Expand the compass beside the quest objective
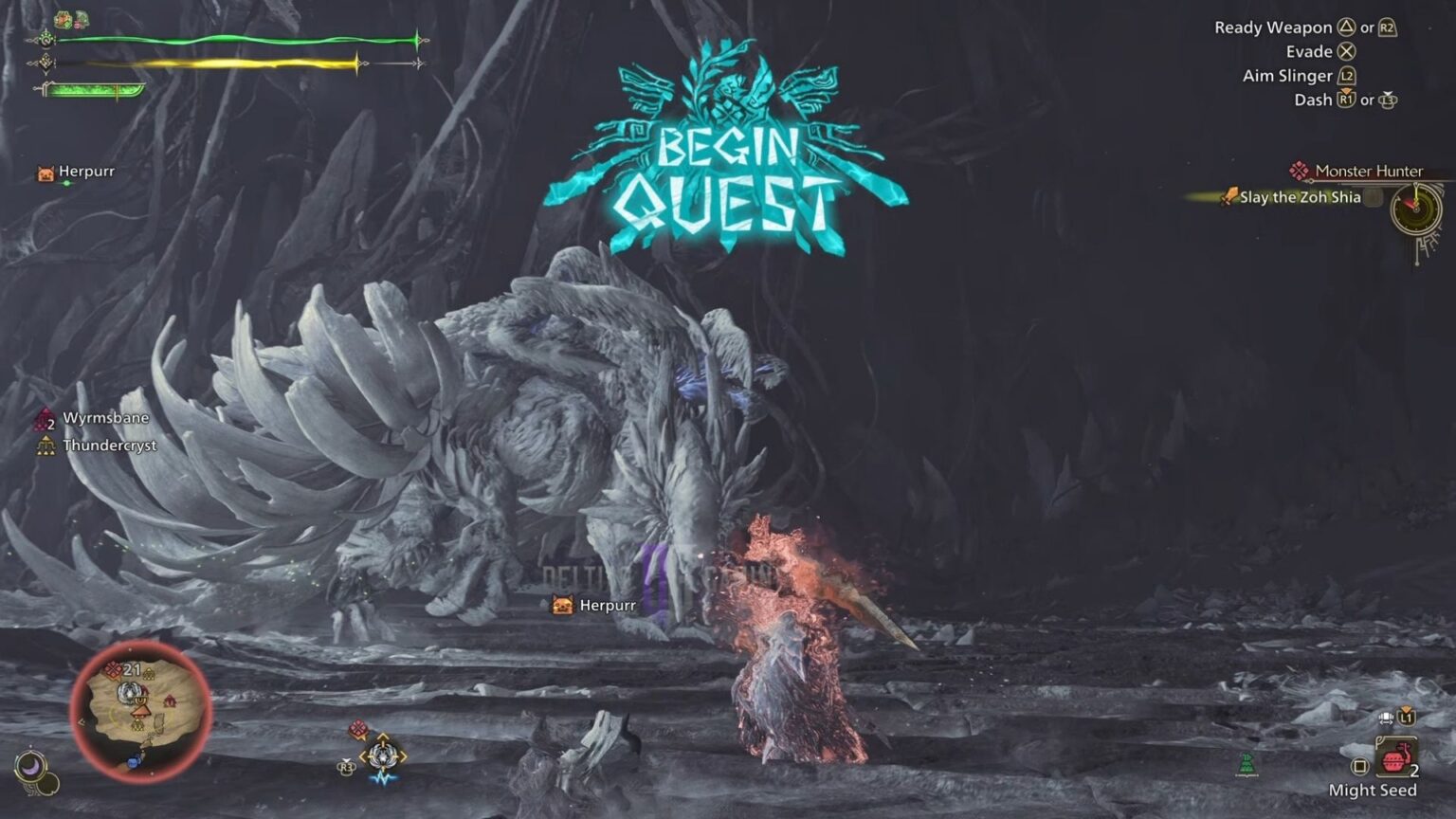 pyautogui.click(x=1416, y=210)
